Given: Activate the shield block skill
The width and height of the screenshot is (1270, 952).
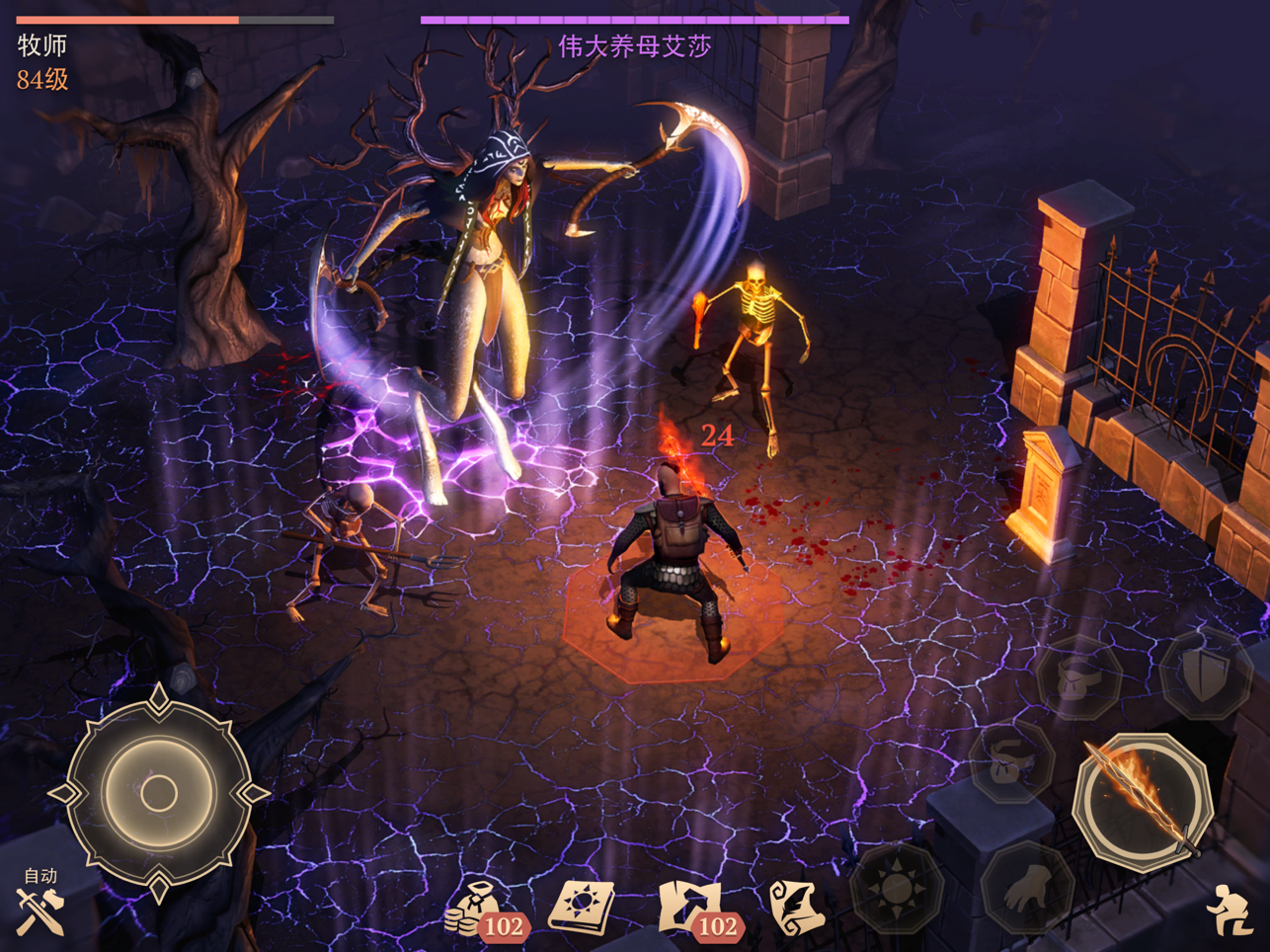Looking at the screenshot, I should pos(1205,674).
